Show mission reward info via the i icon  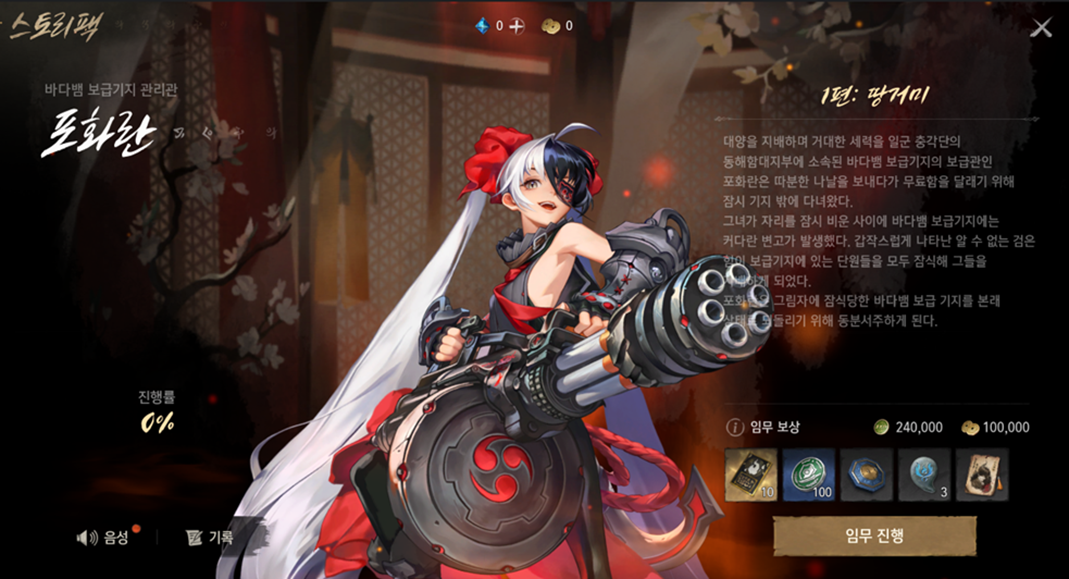point(735,427)
